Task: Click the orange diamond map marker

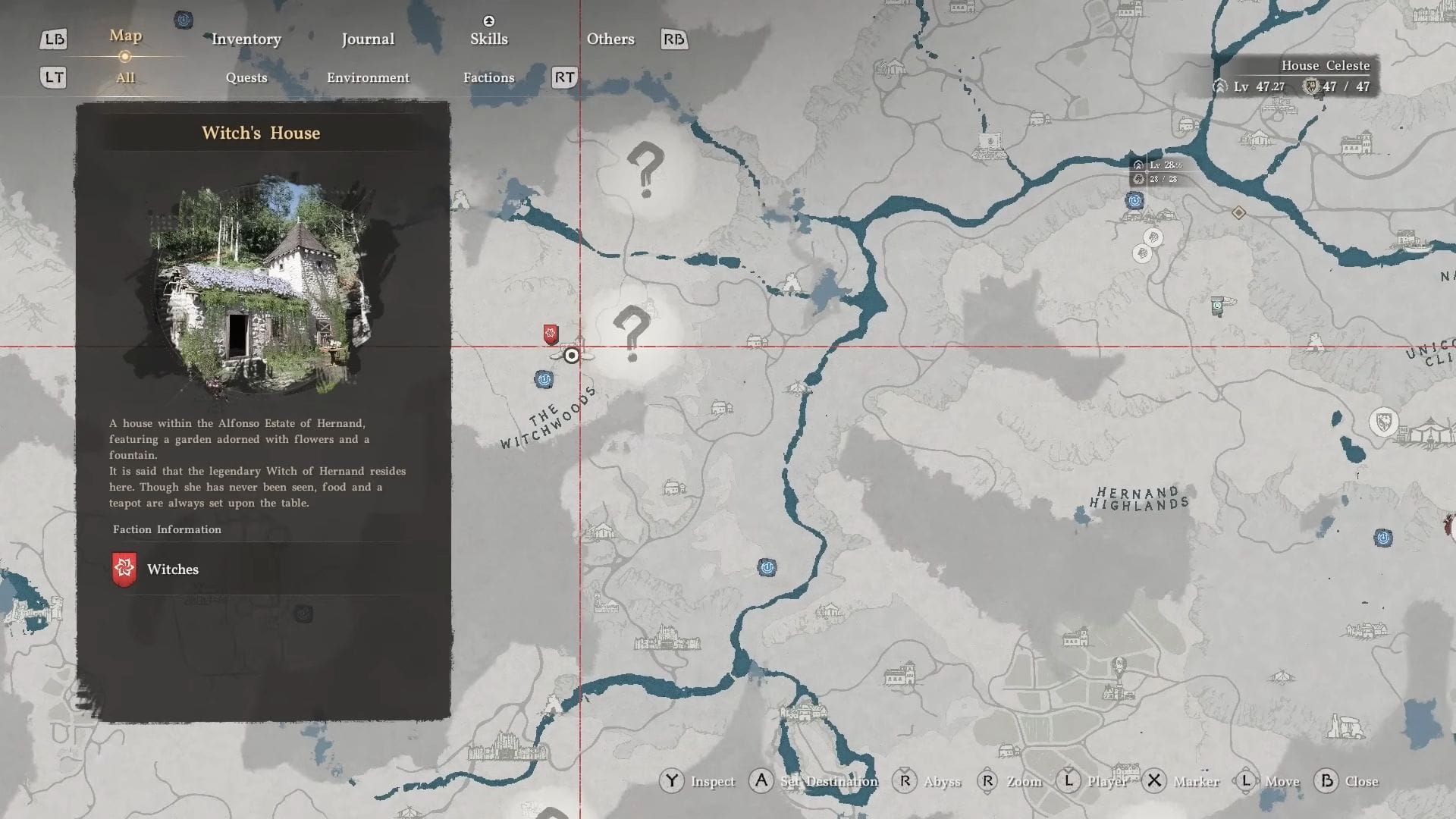Action: [1238, 213]
